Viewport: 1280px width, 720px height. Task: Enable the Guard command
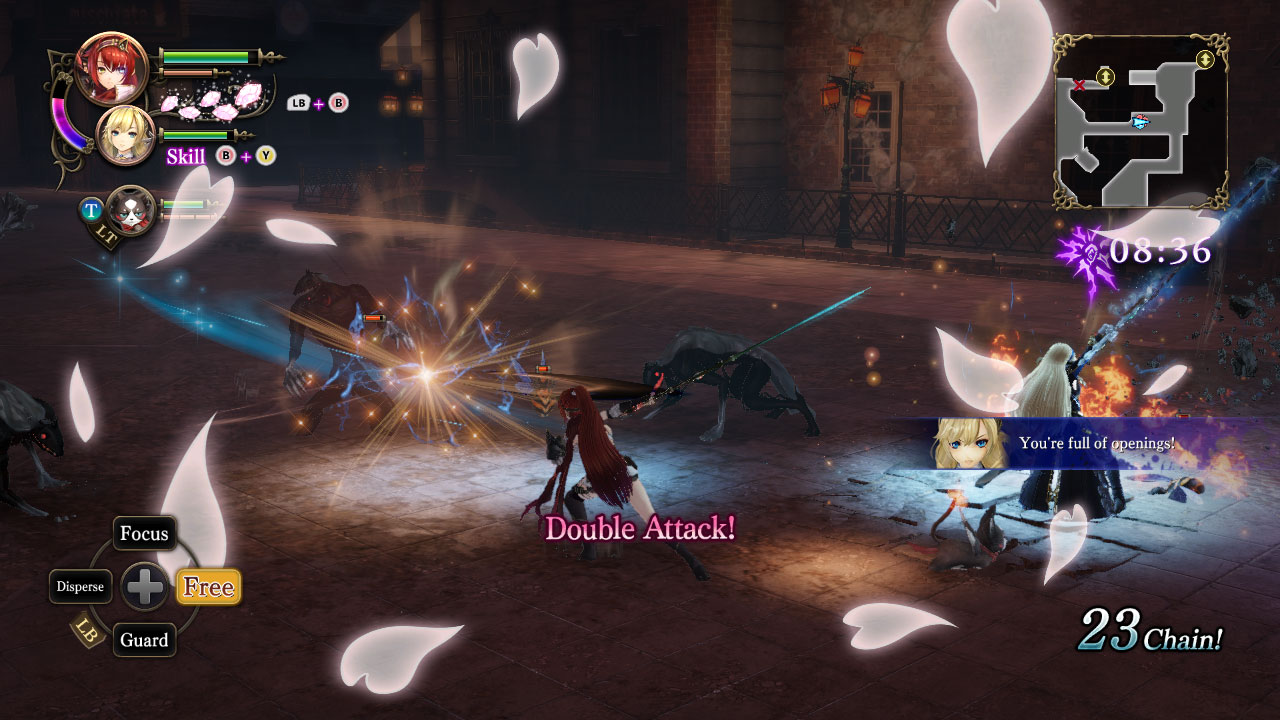pyautogui.click(x=144, y=641)
